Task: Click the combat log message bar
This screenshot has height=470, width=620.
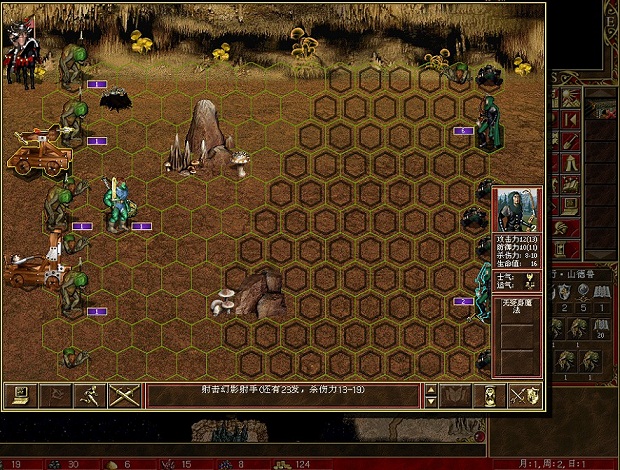Action: [283, 396]
